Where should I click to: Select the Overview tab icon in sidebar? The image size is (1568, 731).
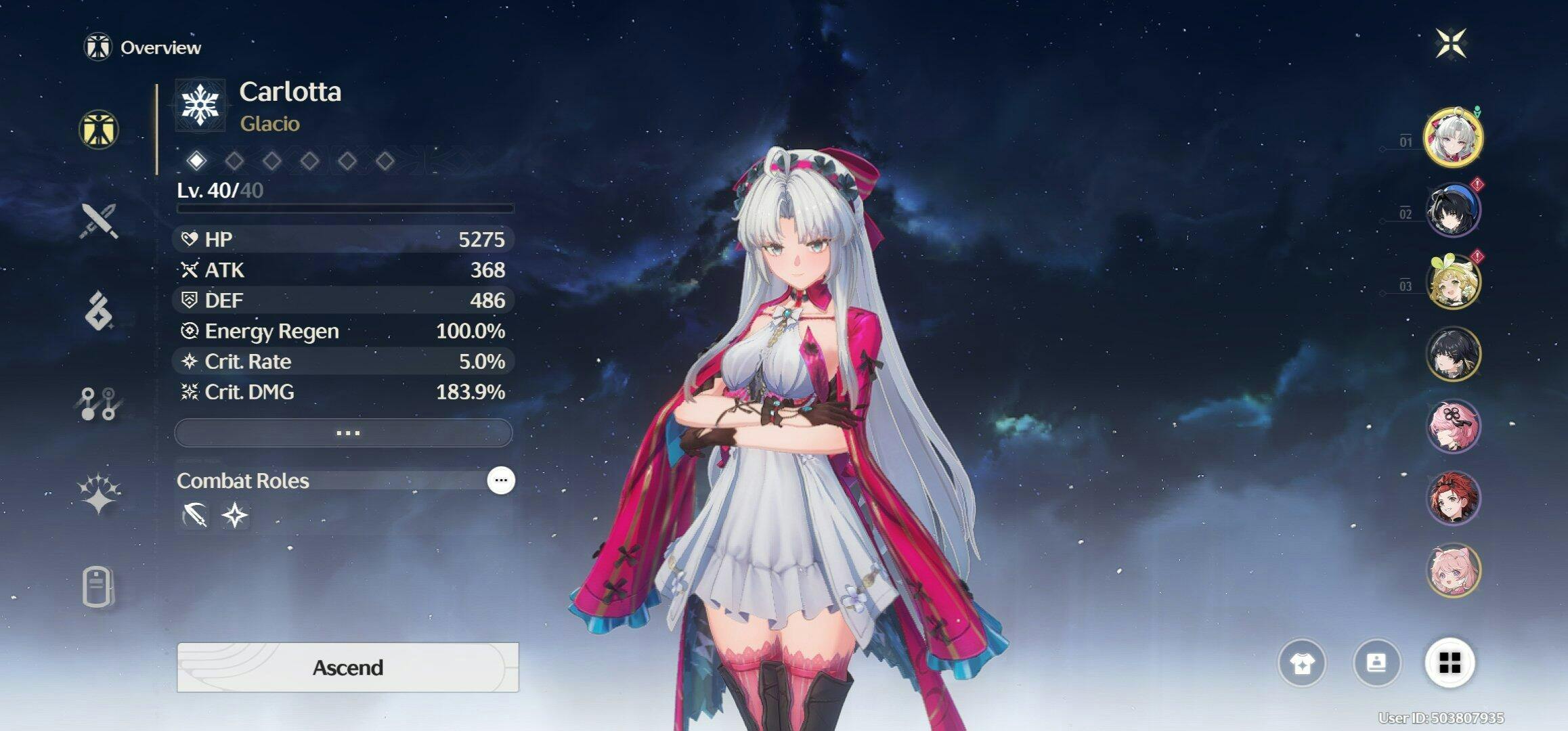coord(99,129)
